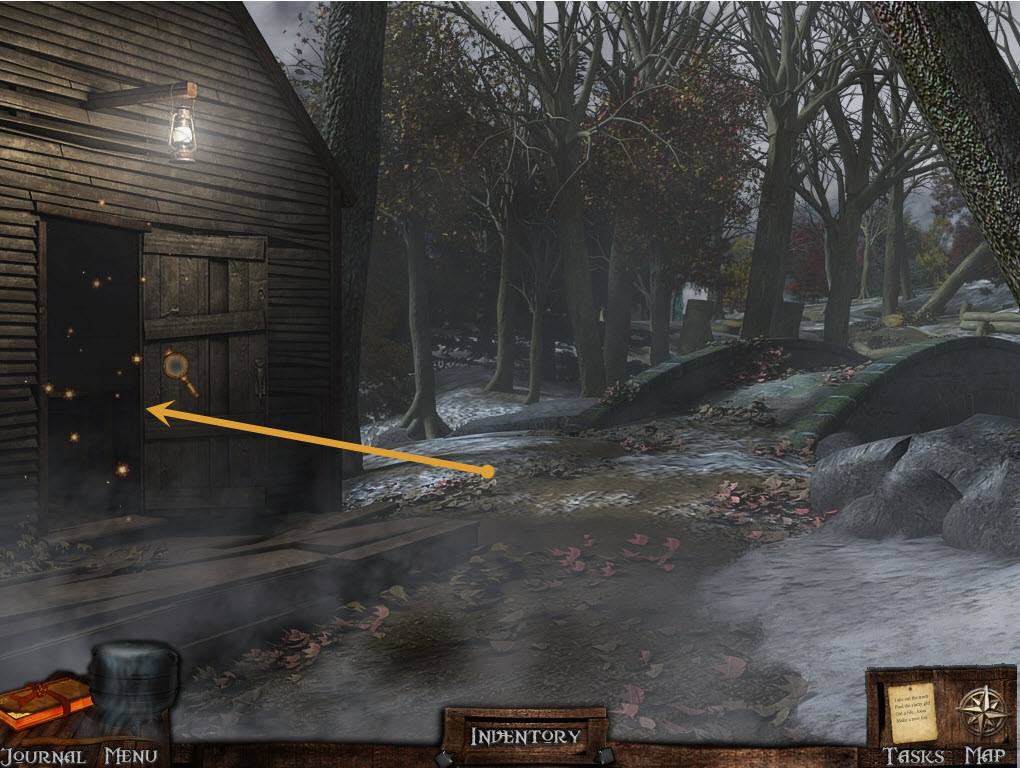Expand the Inventory panel

(525, 737)
